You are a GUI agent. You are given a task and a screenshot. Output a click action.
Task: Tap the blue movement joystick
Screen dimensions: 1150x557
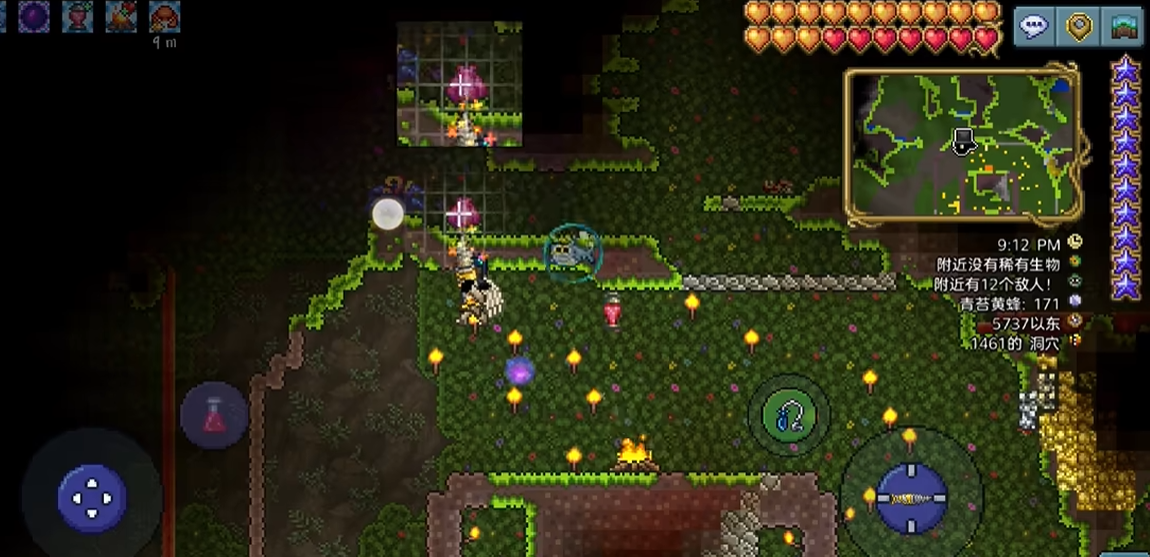[91, 497]
